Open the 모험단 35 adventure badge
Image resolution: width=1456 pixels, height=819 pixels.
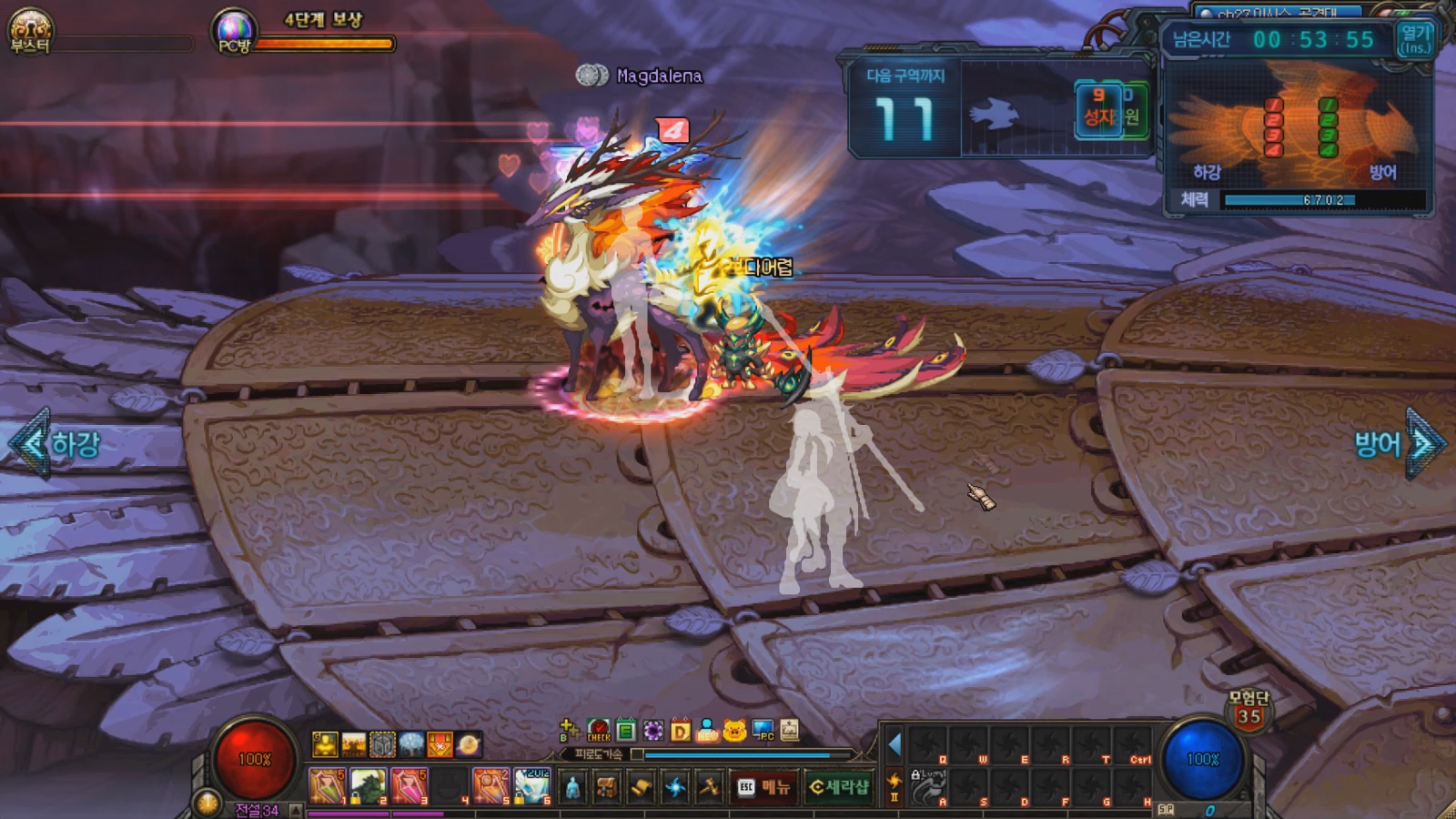tap(1249, 710)
